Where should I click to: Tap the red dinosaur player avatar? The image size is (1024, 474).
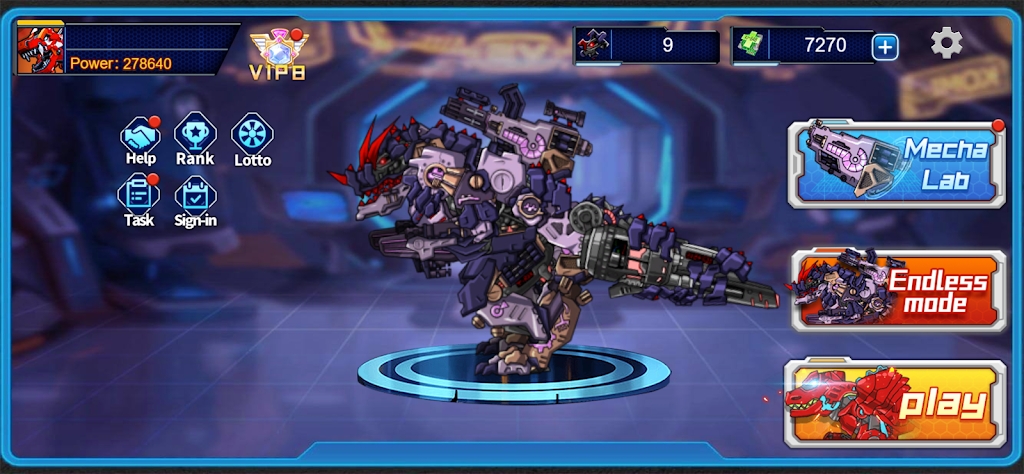pyautogui.click(x=40, y=49)
